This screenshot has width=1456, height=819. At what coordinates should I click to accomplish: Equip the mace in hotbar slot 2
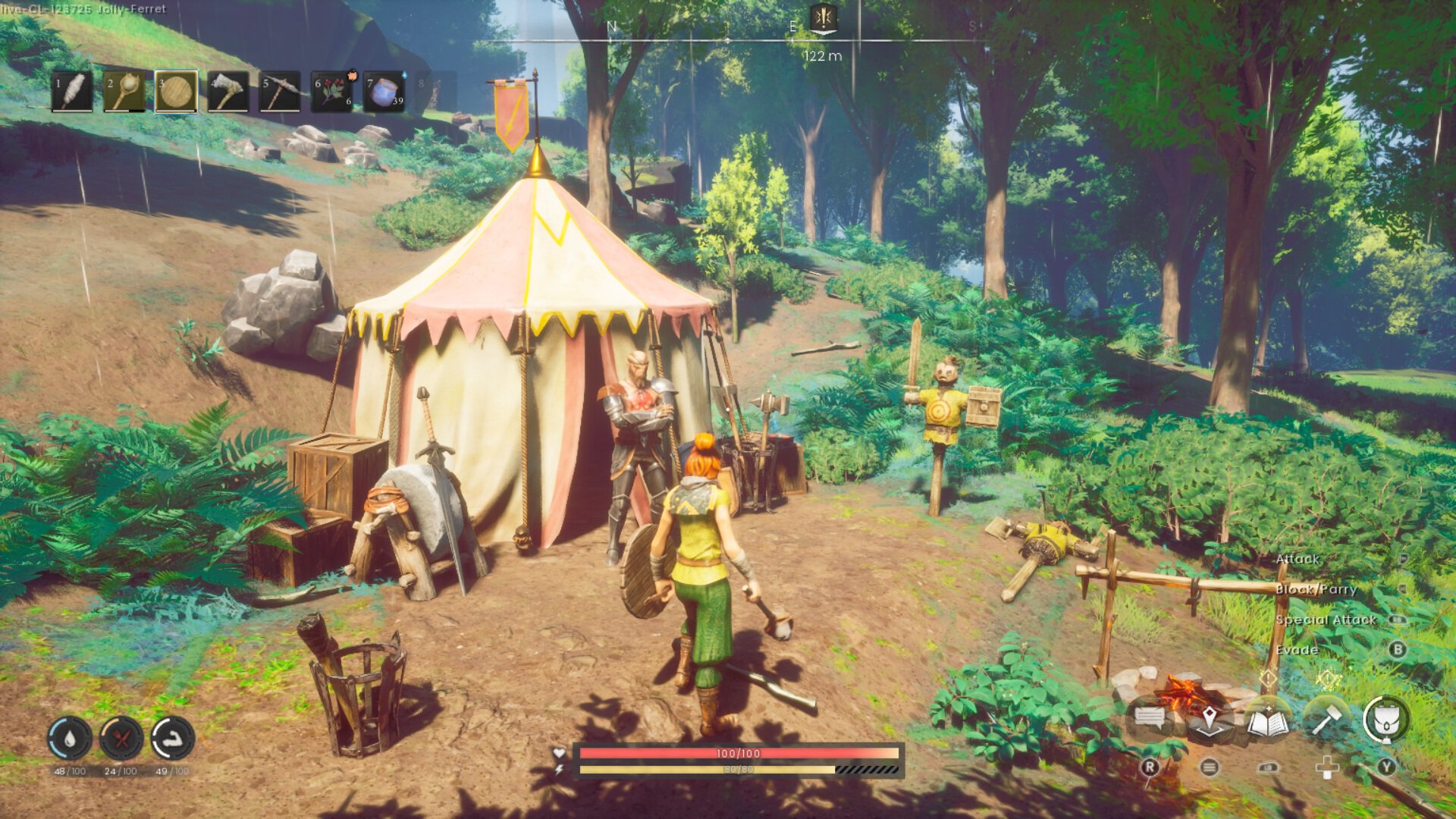(124, 92)
